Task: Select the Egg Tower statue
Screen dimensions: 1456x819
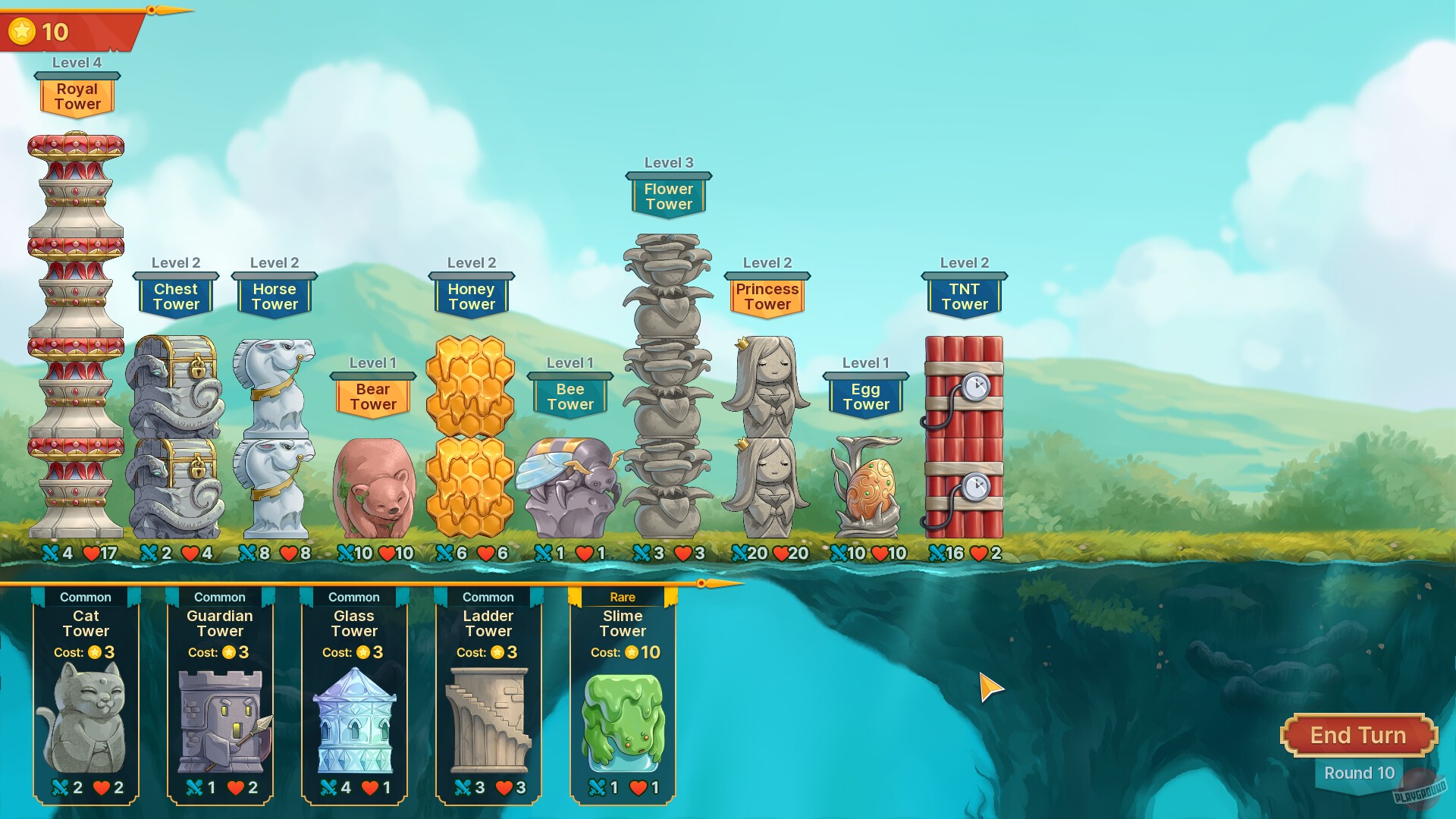Action: coord(866,485)
